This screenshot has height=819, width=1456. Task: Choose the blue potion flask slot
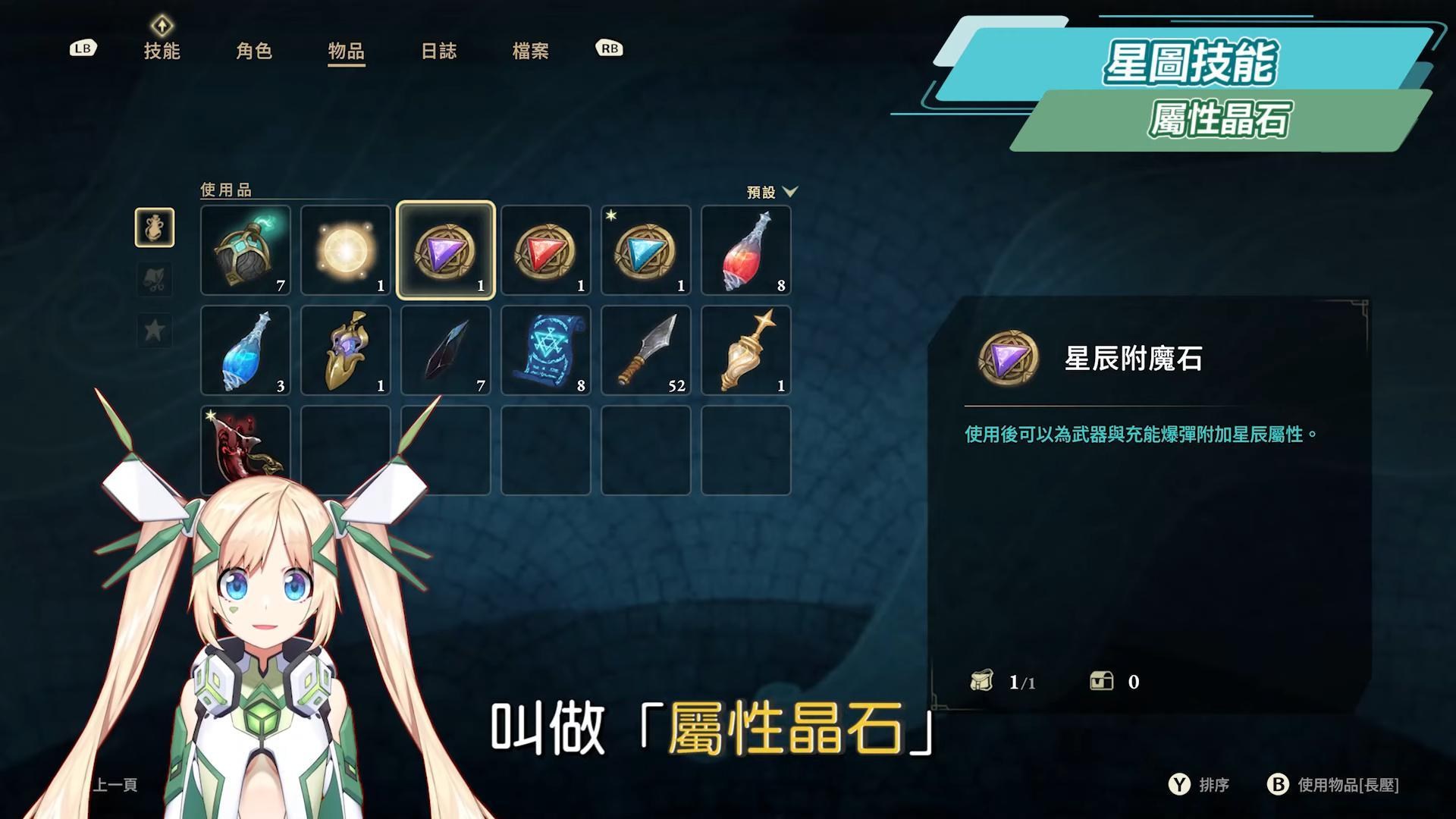[x=246, y=351]
